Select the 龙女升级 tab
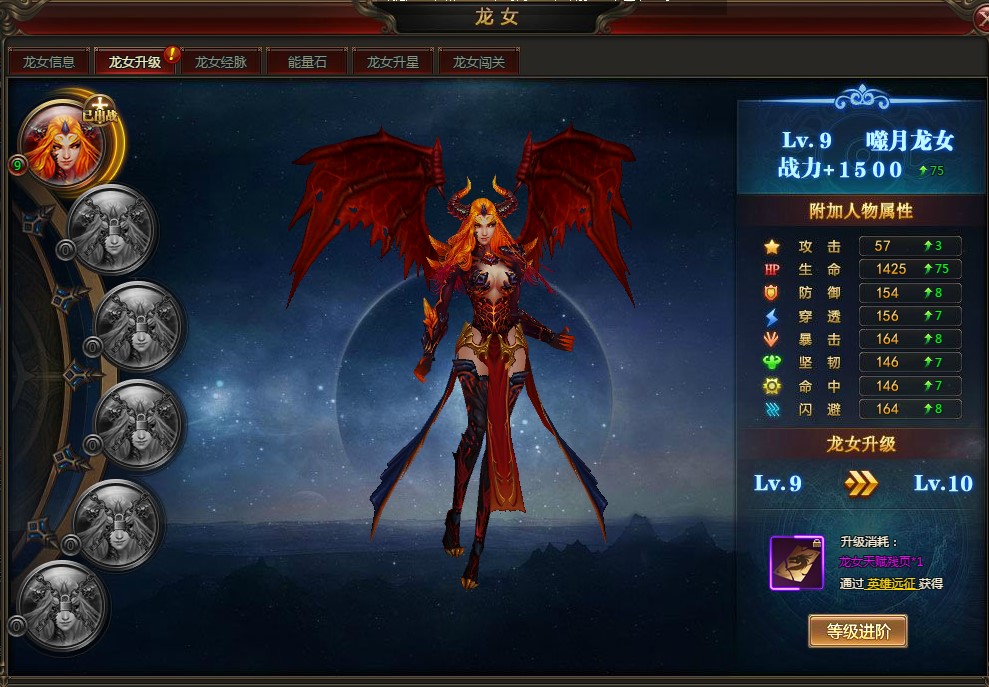The height and width of the screenshot is (687, 989). point(135,62)
